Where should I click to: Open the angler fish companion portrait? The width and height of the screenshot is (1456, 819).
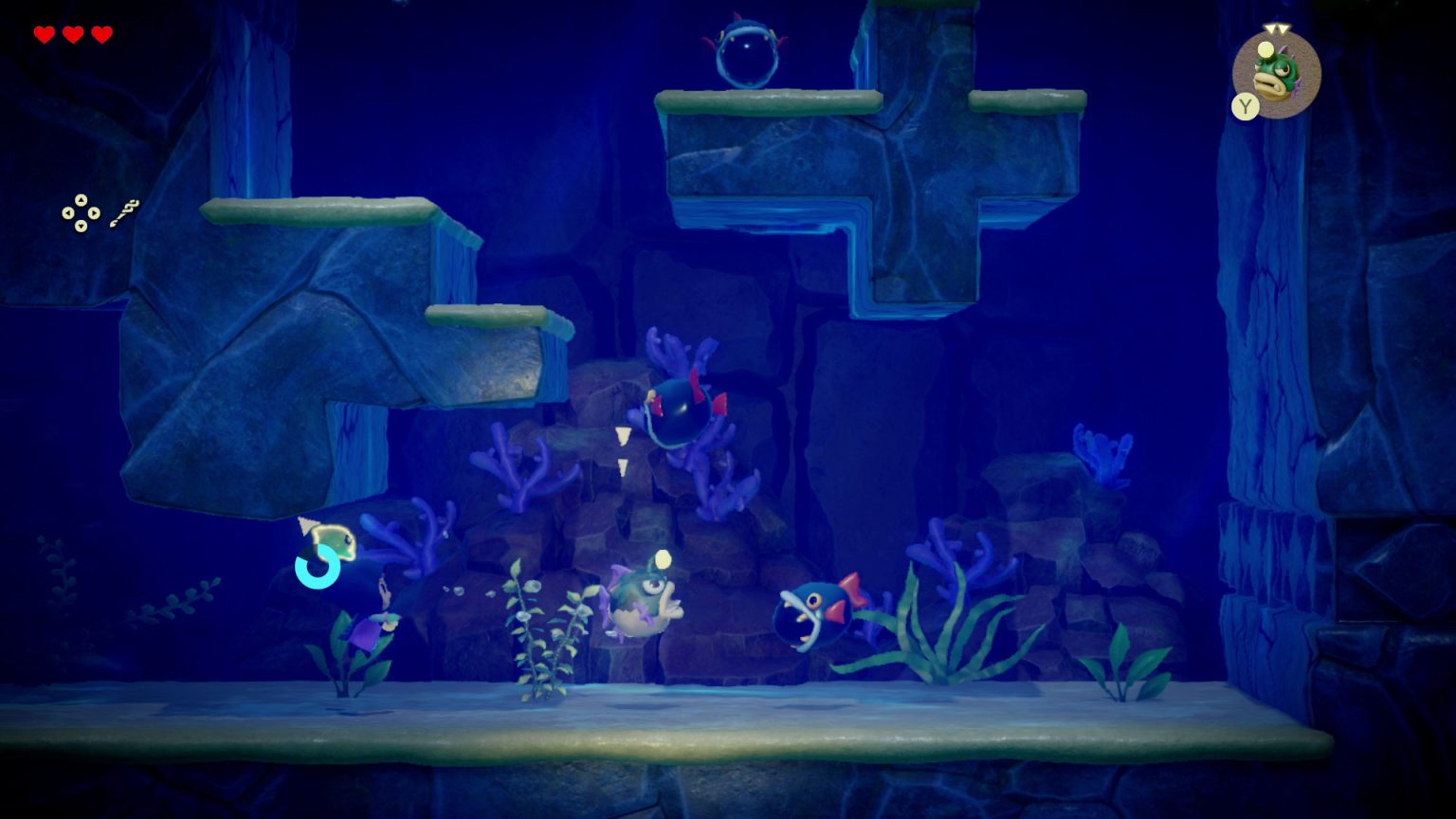1278,76
